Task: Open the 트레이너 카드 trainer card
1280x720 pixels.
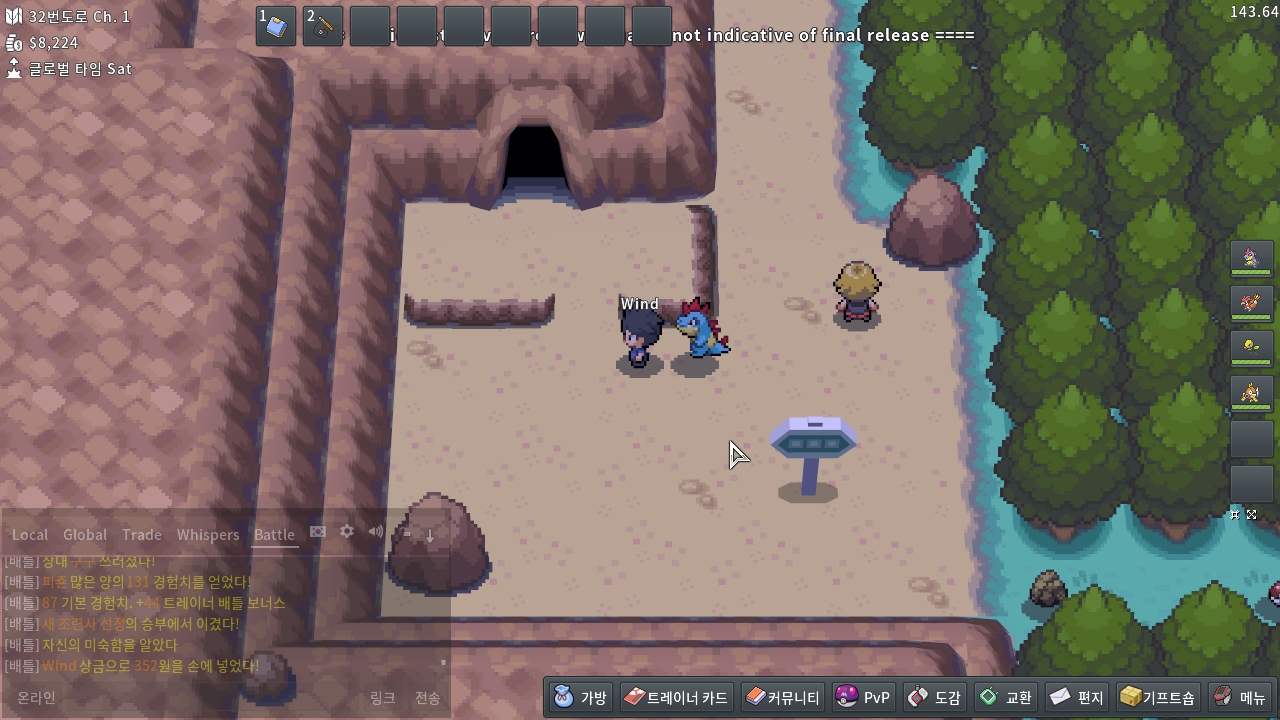Action: pyautogui.click(x=677, y=697)
